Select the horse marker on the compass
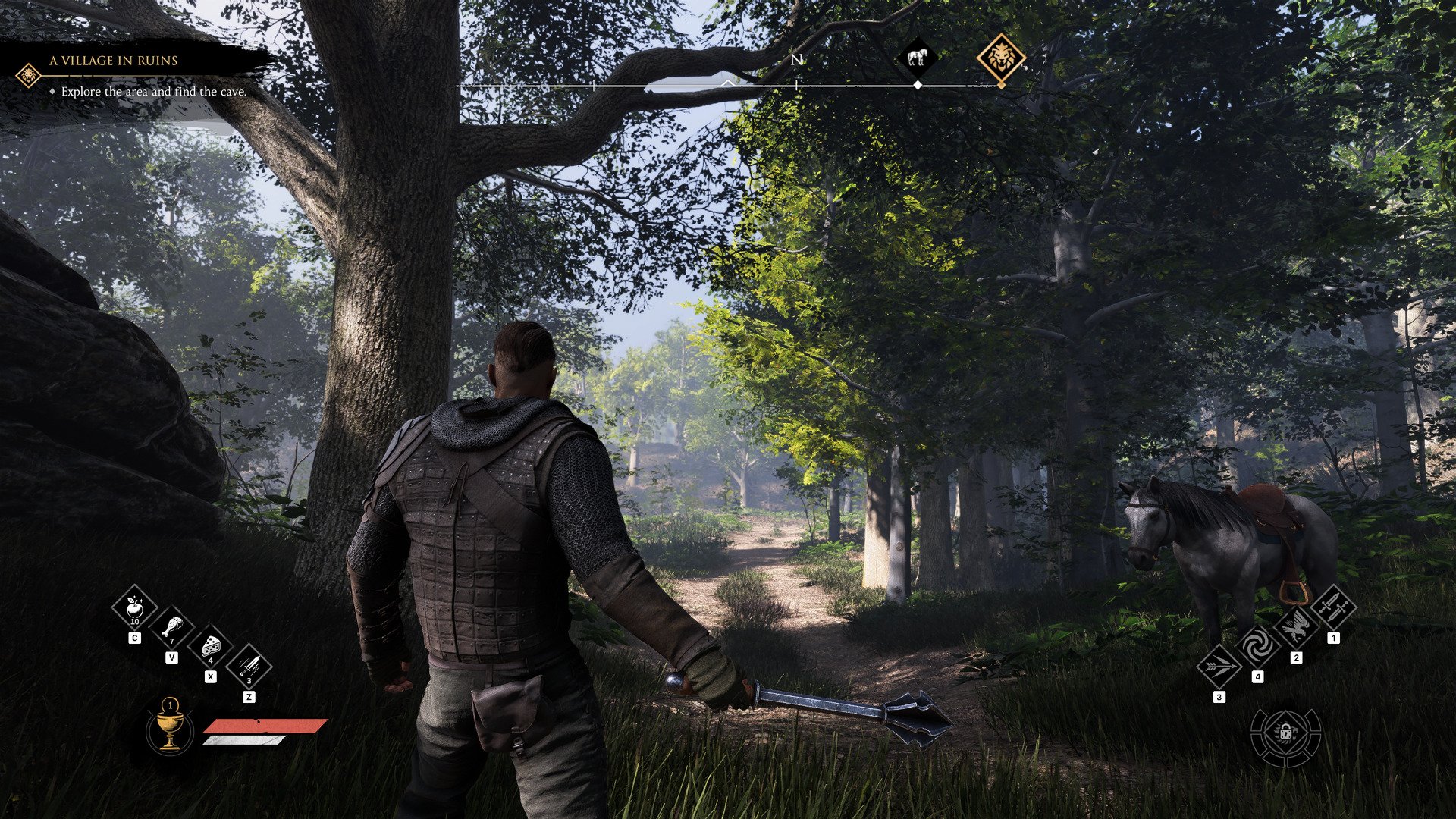 click(917, 58)
